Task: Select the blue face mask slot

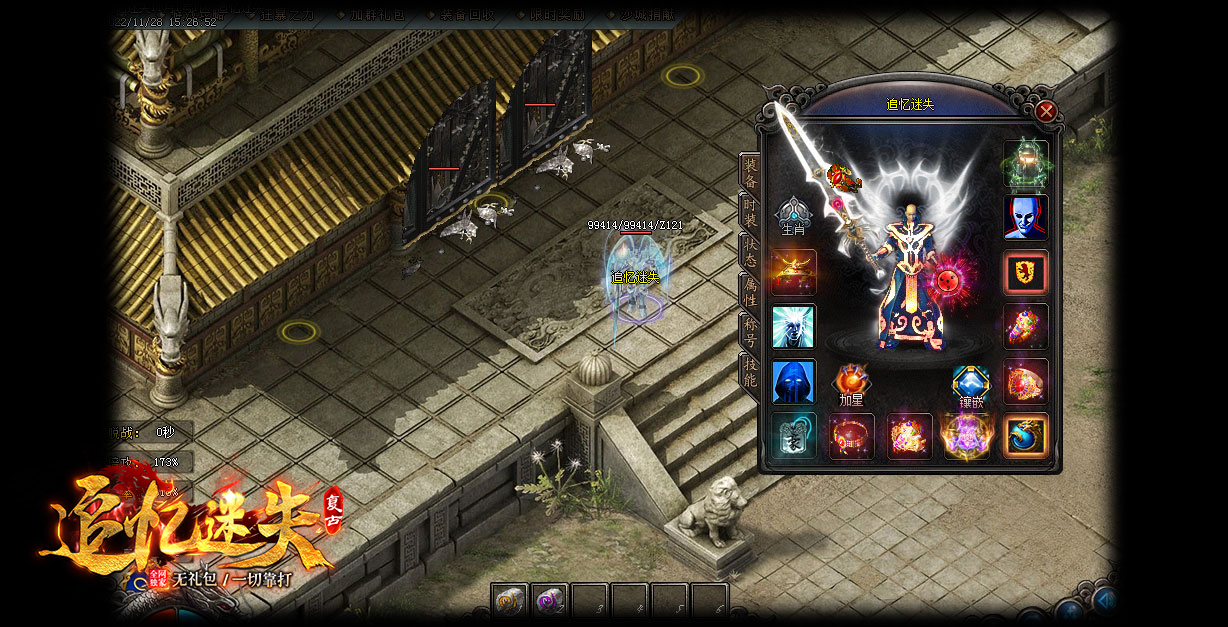Action: [1026, 217]
